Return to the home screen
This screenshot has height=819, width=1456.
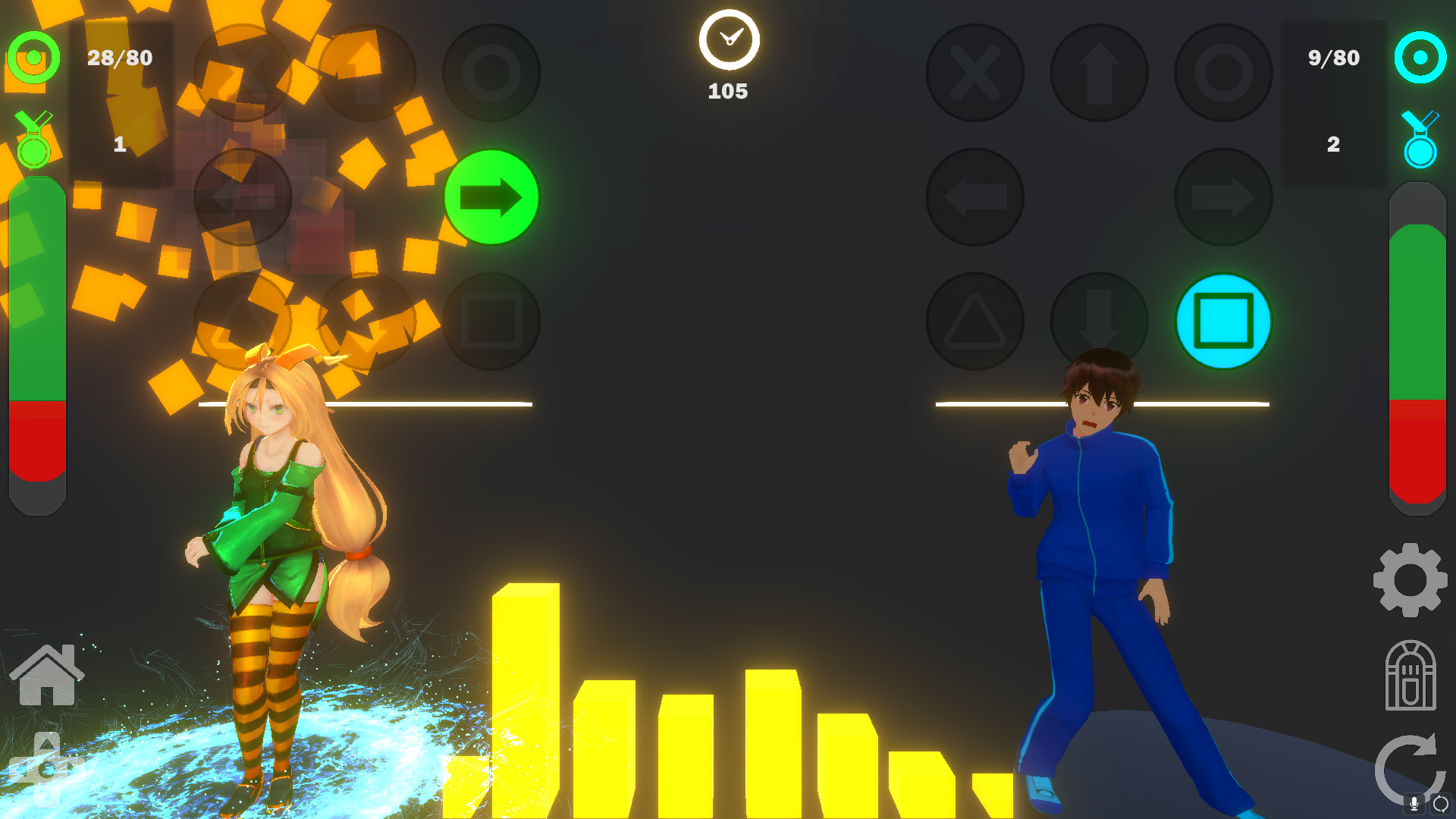coord(47,675)
